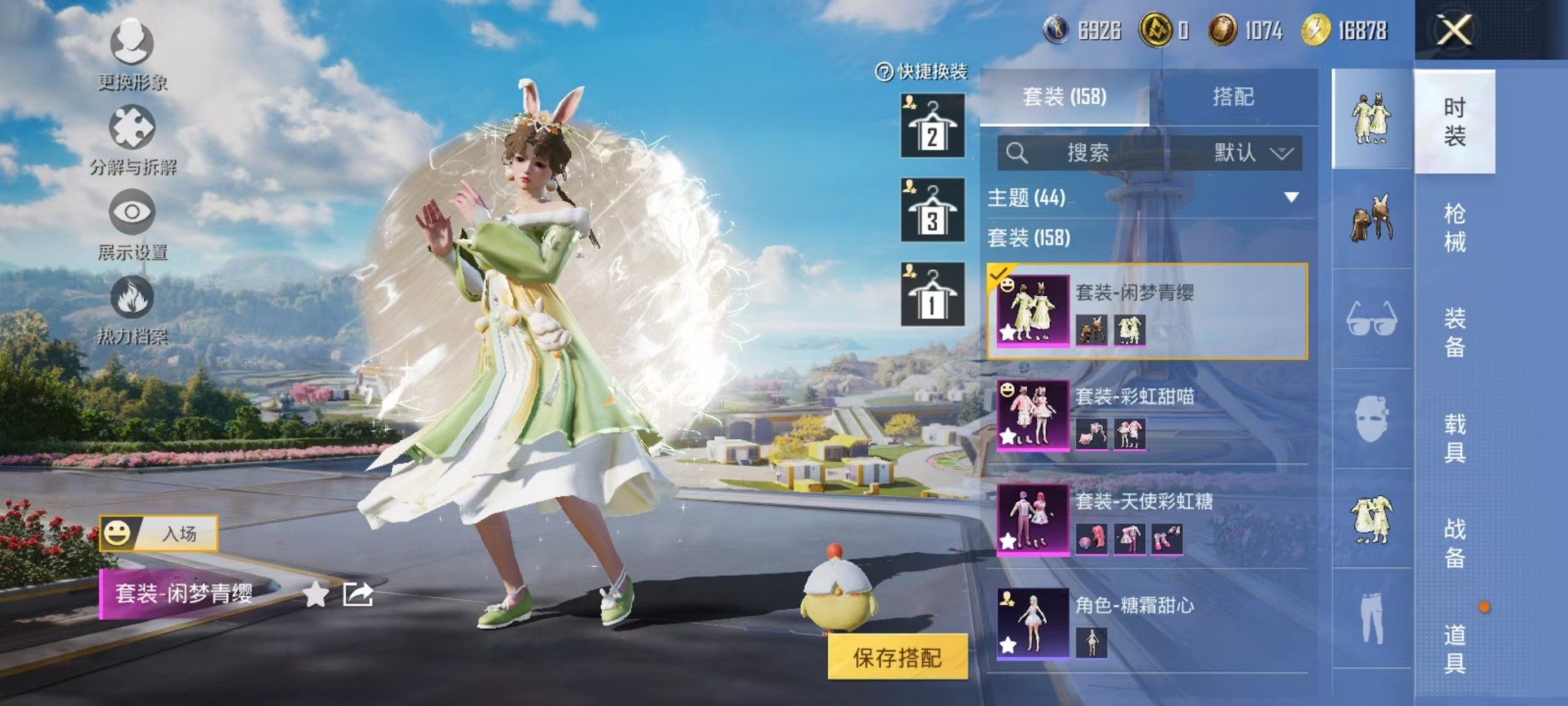1568x706 pixels.
Task: Select the 分解与拆解 dismantle icon
Action: coord(132,131)
